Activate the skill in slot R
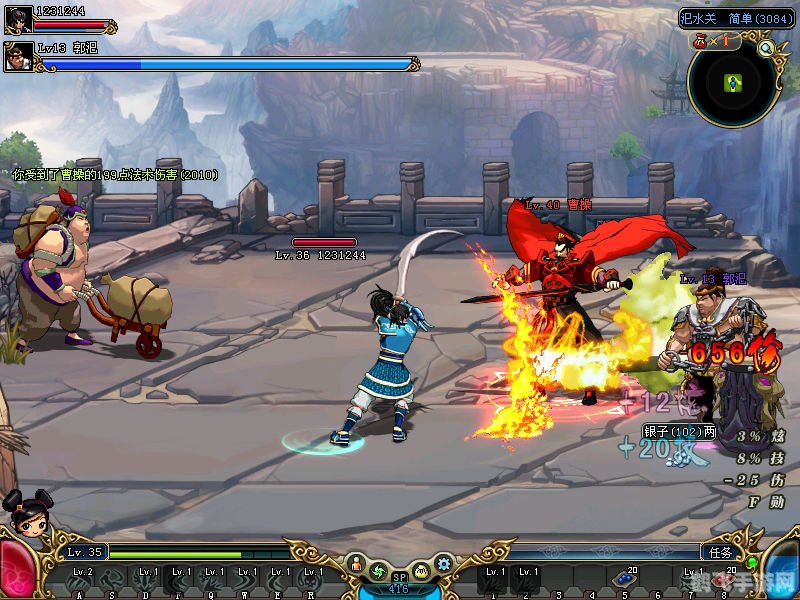The image size is (800, 600). point(313,579)
